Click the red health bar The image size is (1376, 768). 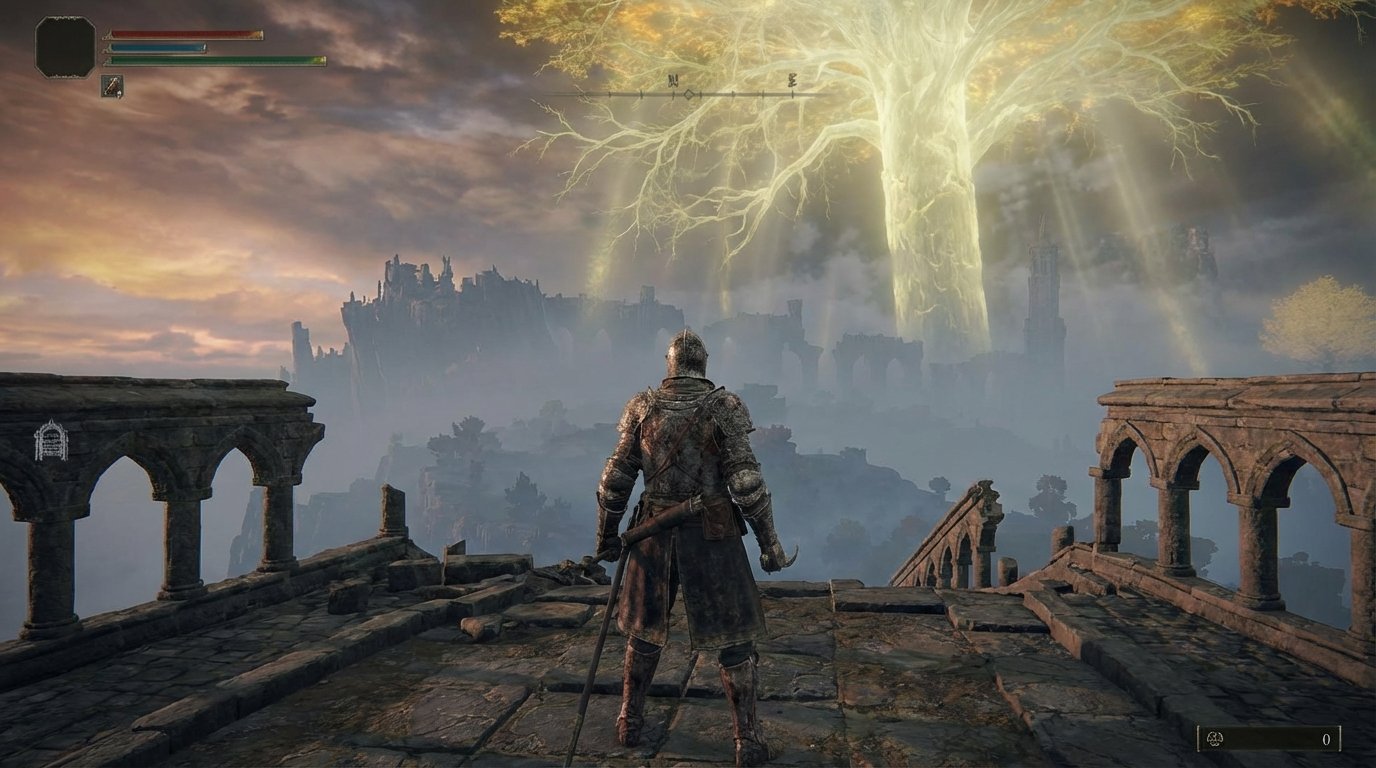click(185, 32)
